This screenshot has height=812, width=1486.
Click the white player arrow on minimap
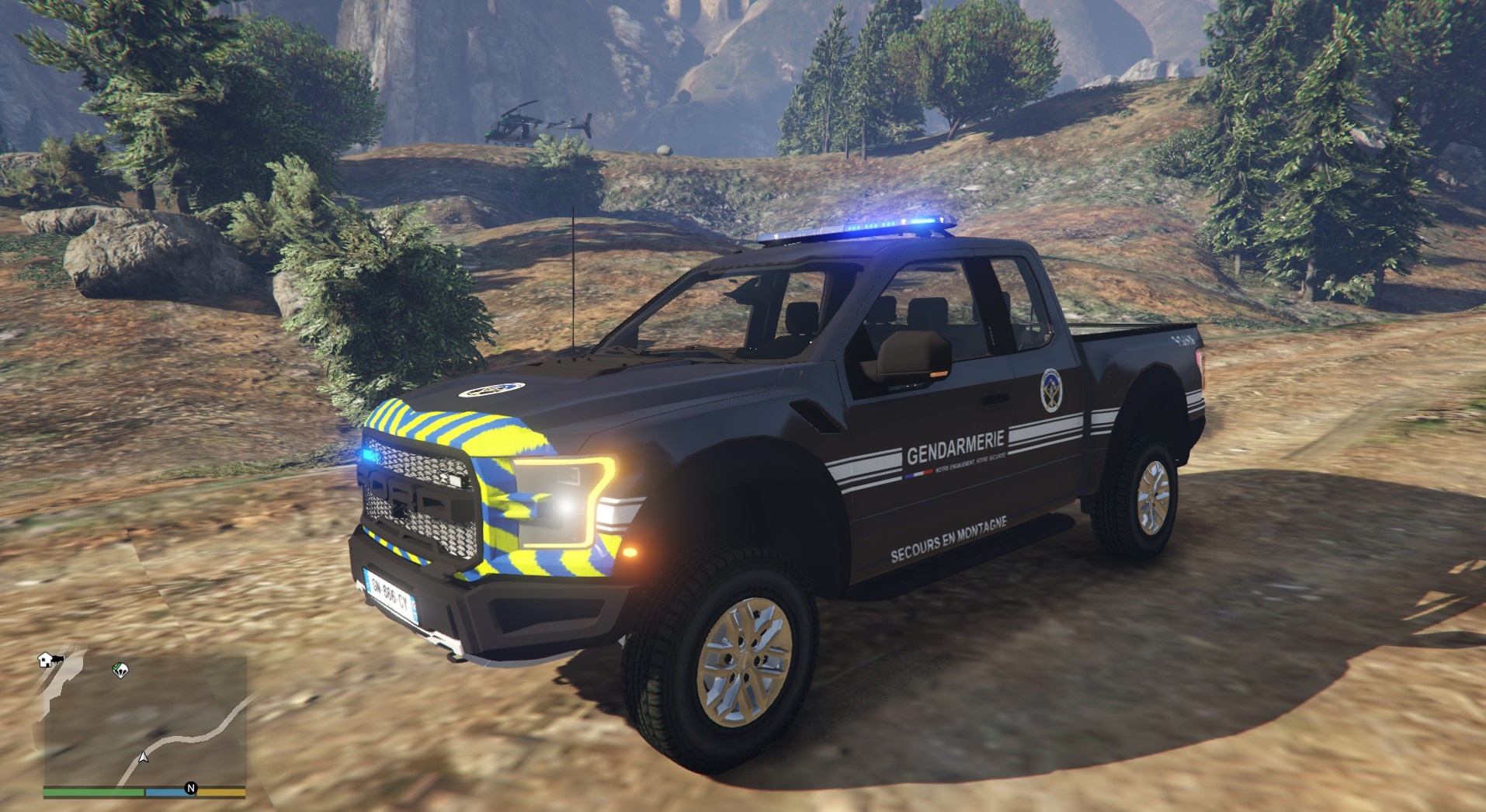tap(143, 756)
